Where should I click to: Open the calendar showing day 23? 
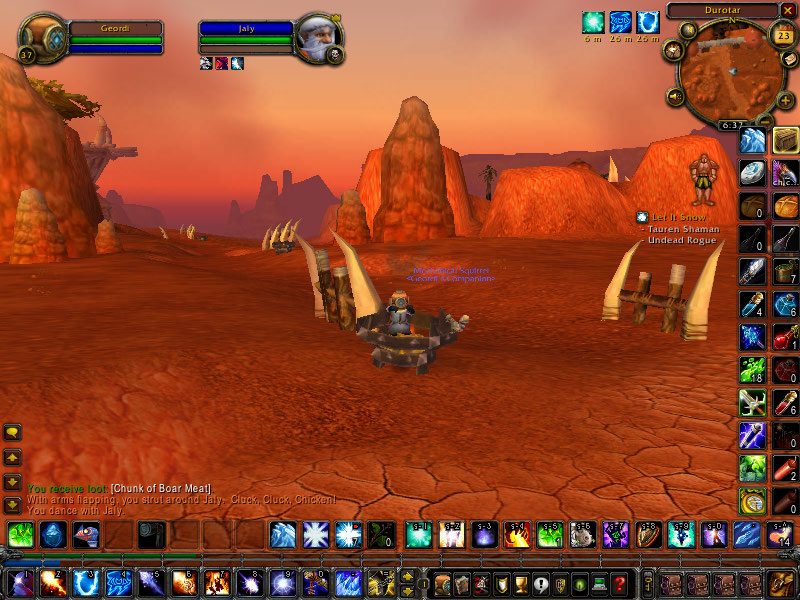781,33
